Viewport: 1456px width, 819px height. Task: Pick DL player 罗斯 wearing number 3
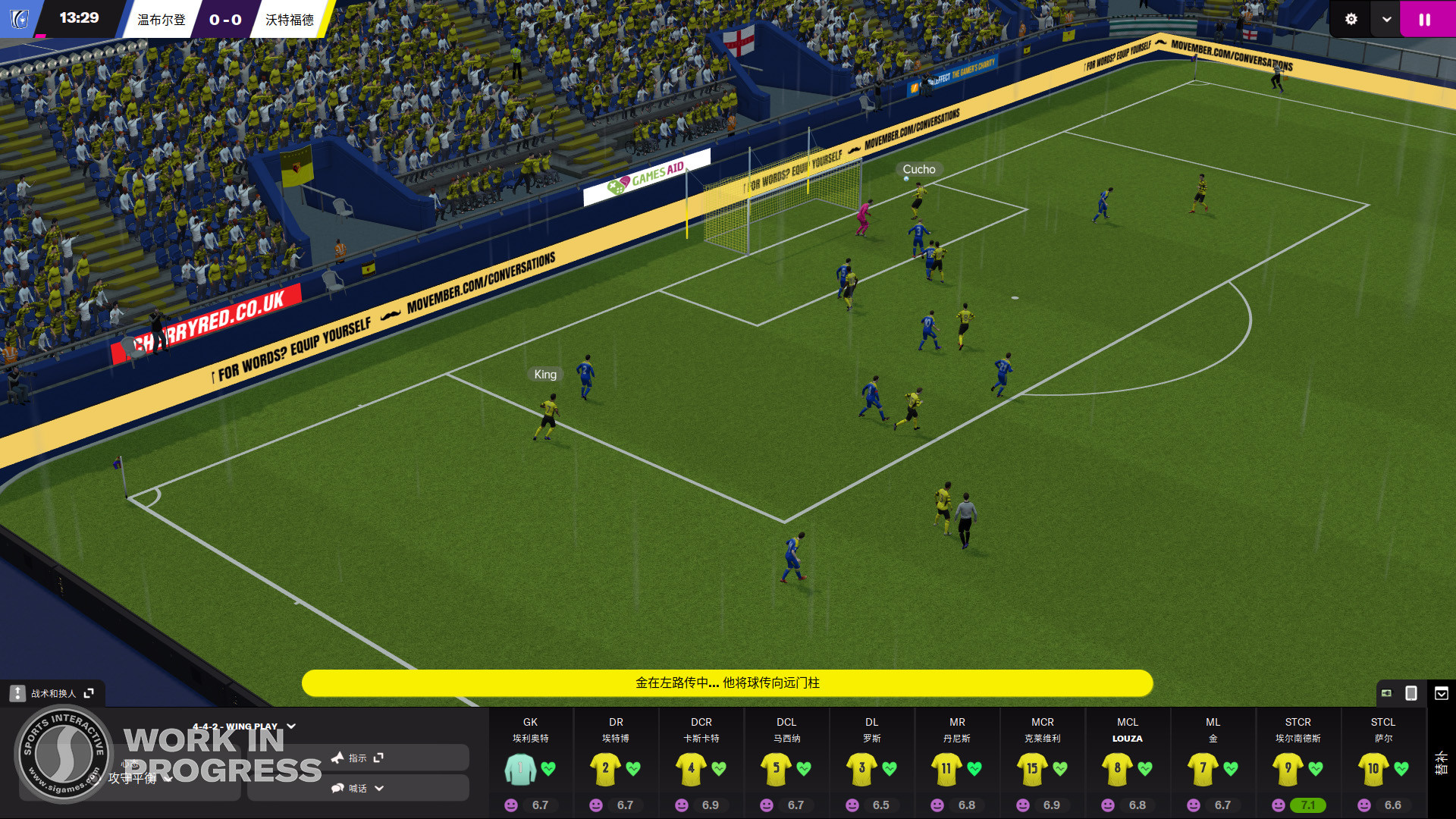(x=861, y=768)
